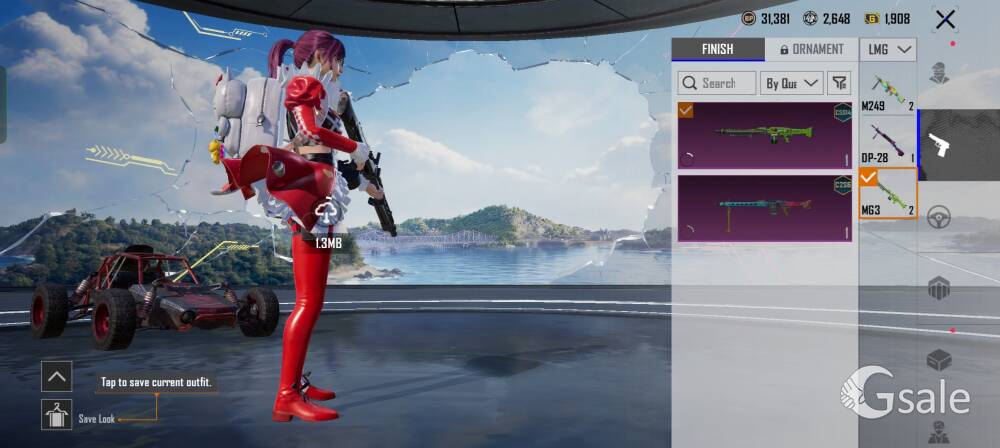Open the LMG weapon type dropdown
This screenshot has width=1000, height=448.
click(x=888, y=49)
